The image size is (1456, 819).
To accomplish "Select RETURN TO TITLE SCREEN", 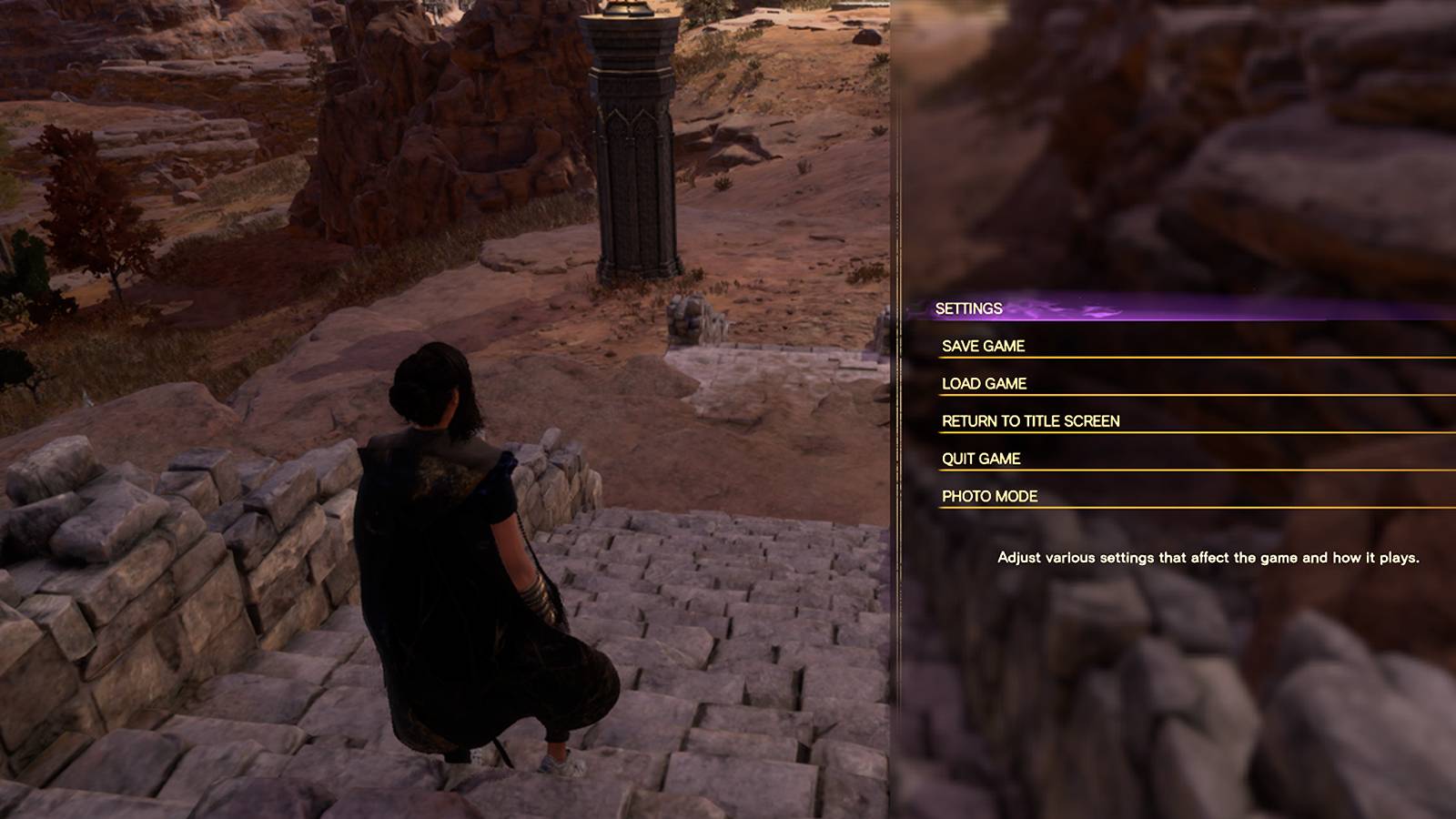I will pyautogui.click(x=1030, y=421).
